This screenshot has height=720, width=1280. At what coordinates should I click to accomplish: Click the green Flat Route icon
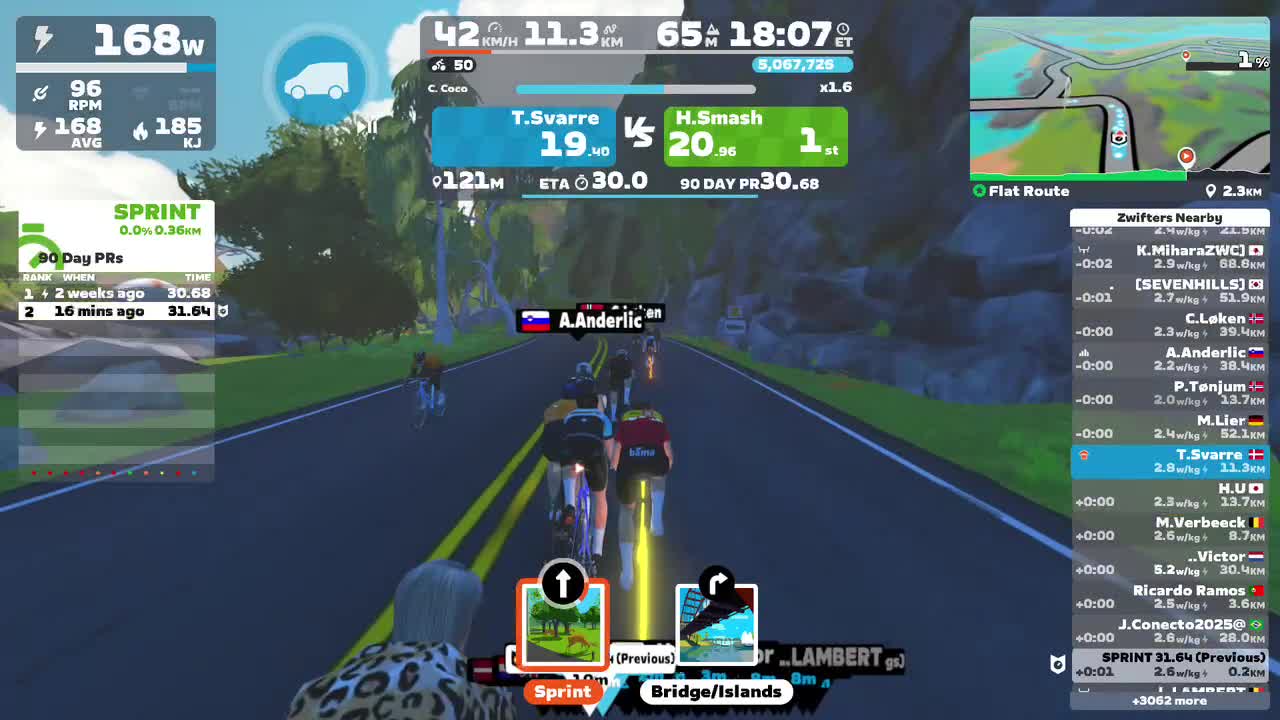(x=980, y=190)
